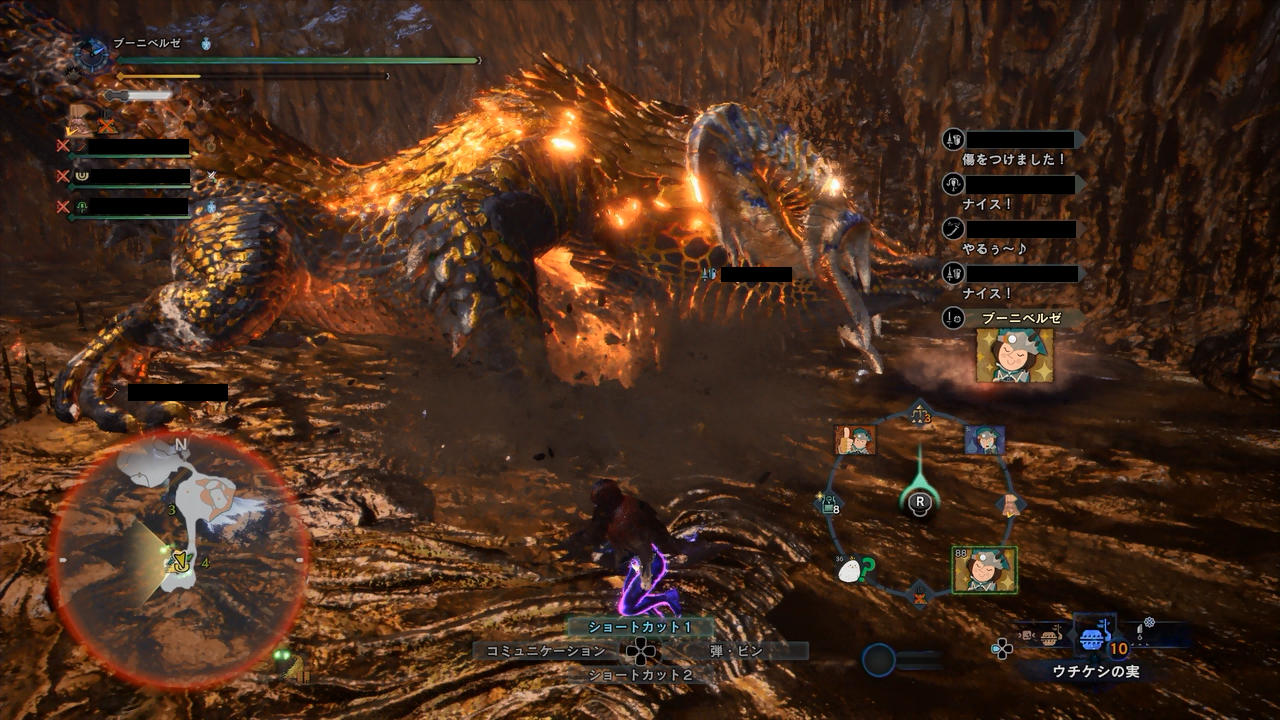Viewport: 1280px width, 720px height.
Task: Select the highlighted green-framed sticker in the radial menu
Action: coord(984,569)
